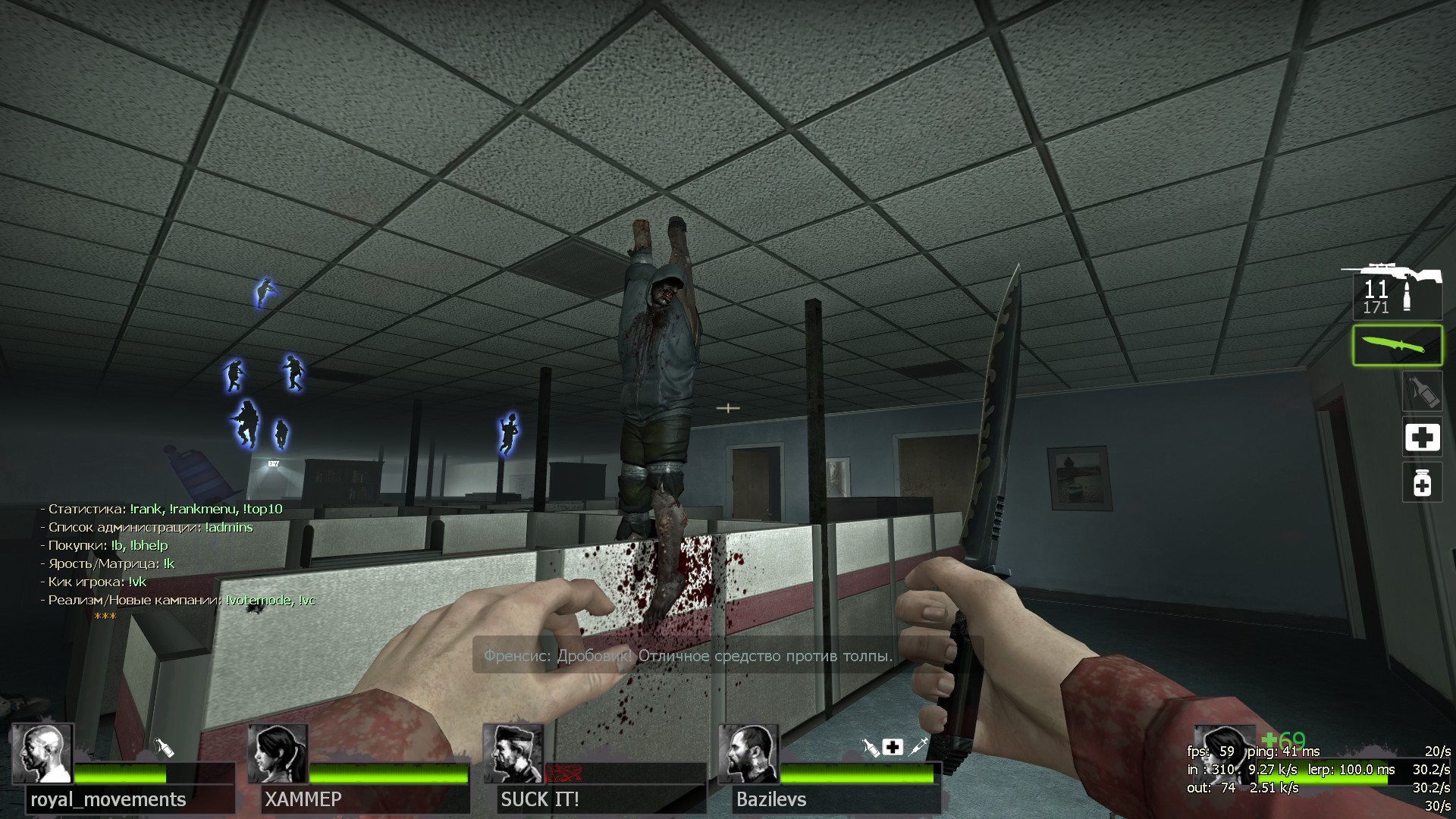Choose the highlighted knife melee slot

pos(1397,346)
